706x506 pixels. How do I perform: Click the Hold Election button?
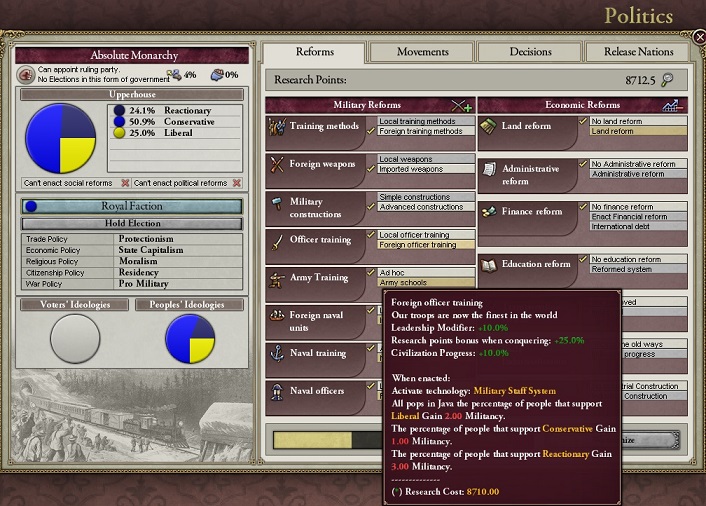(131, 224)
